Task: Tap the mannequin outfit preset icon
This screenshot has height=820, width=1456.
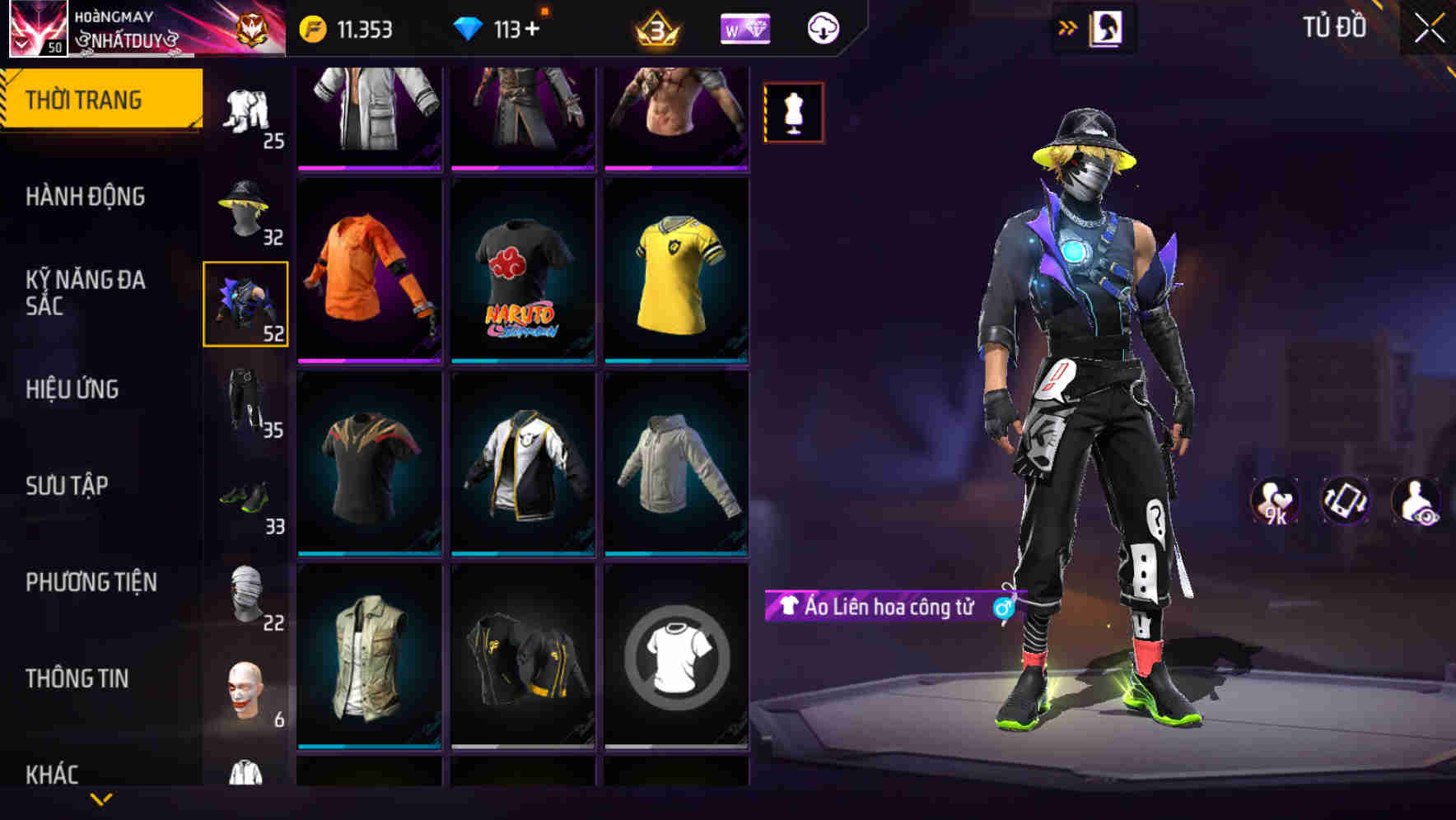Action: pyautogui.click(x=793, y=112)
